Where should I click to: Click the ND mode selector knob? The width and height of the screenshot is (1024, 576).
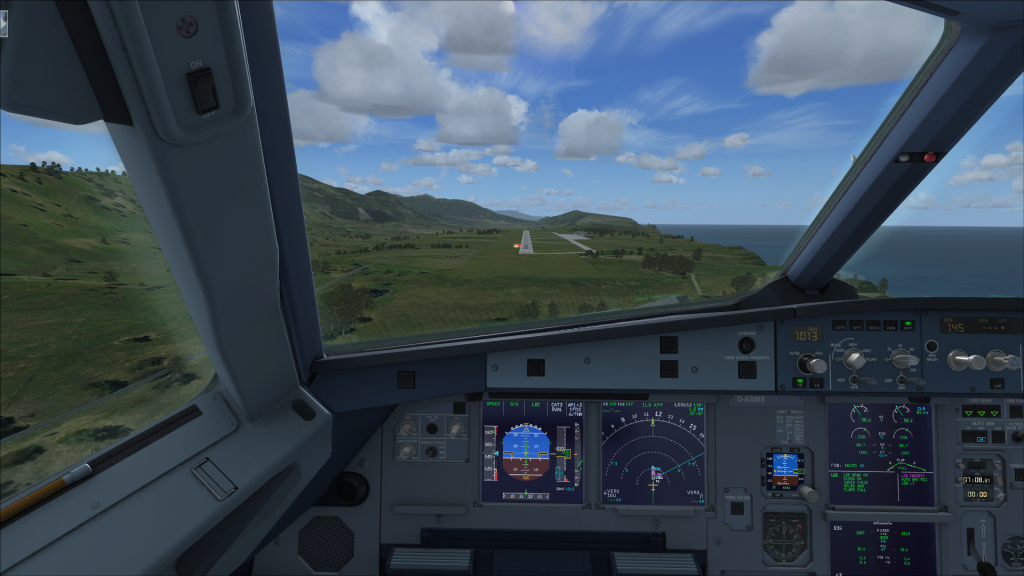point(853,357)
